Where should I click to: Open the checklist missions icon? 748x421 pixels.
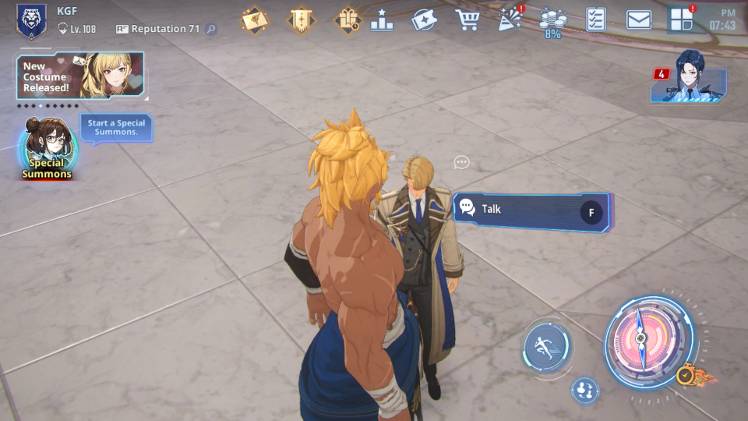pos(596,19)
